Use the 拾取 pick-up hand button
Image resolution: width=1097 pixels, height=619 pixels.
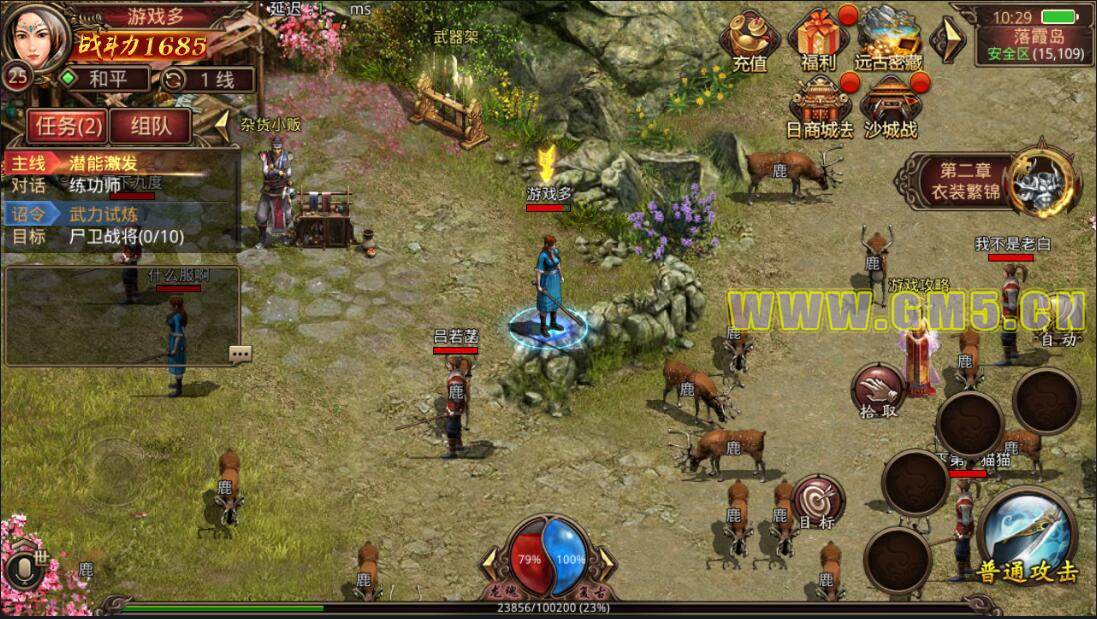pos(878,392)
